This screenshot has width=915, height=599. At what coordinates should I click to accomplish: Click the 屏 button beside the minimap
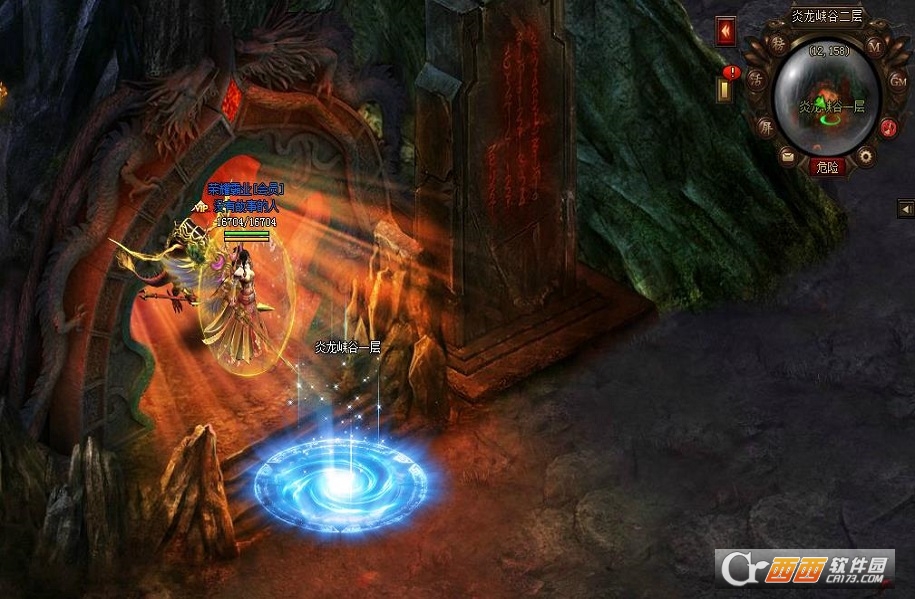[x=765, y=128]
